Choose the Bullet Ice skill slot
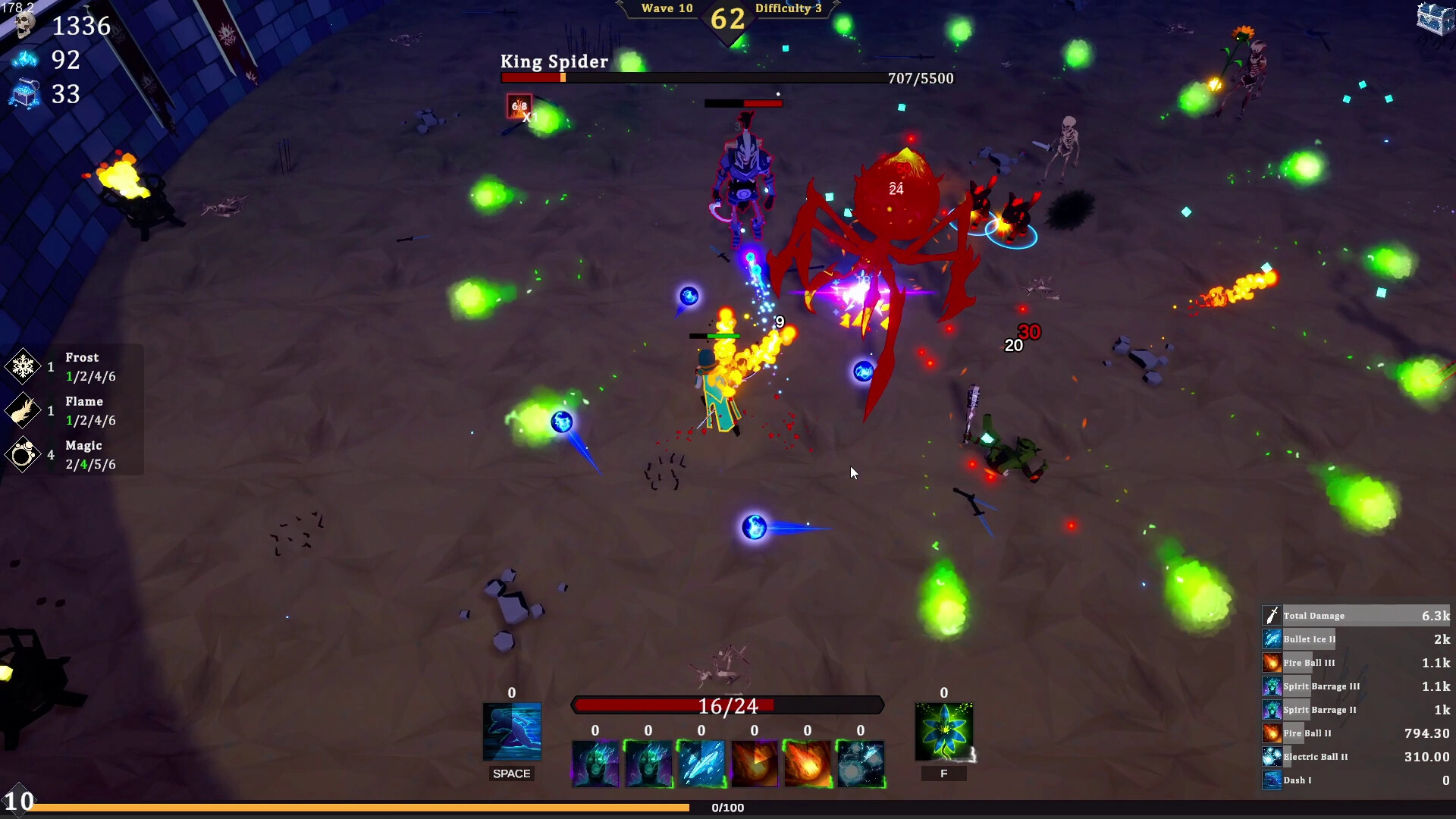 pyautogui.click(x=701, y=764)
